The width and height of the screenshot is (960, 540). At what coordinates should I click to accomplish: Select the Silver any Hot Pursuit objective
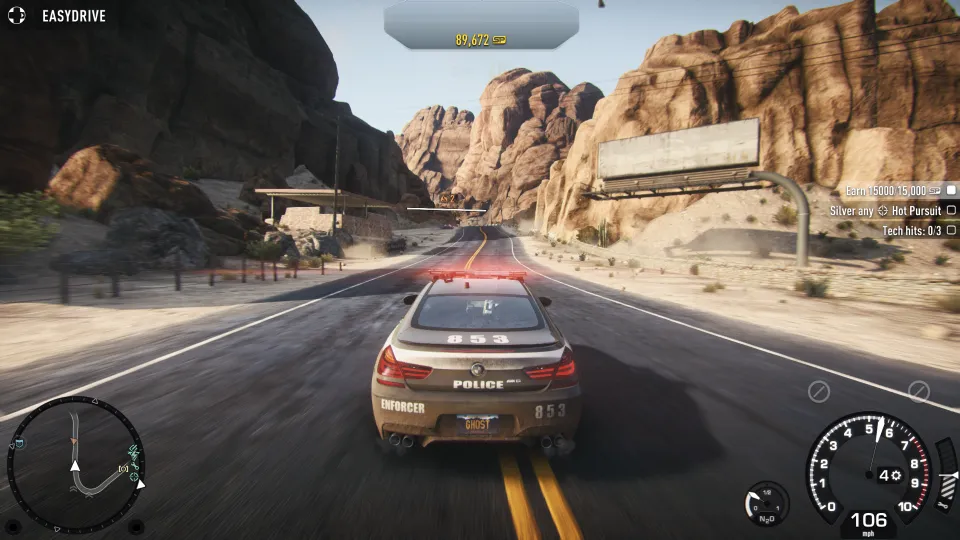(886, 211)
